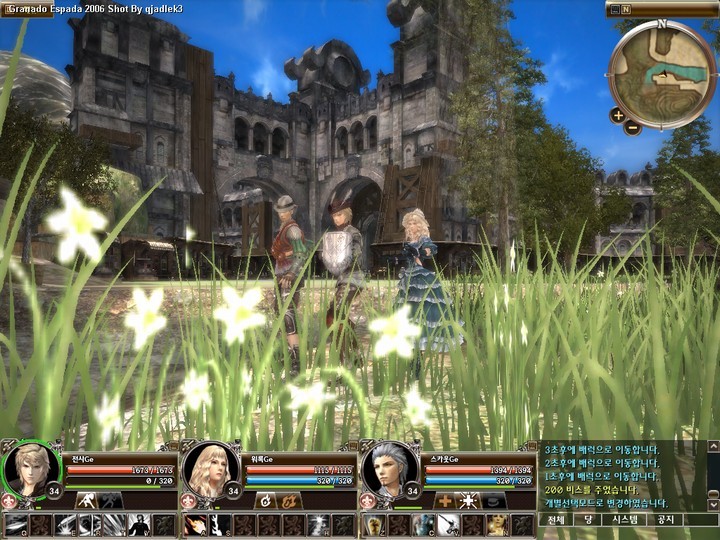Screen dimensions: 720x540
Task: Select the wizard's portrait (워록Ge)
Action: point(209,470)
